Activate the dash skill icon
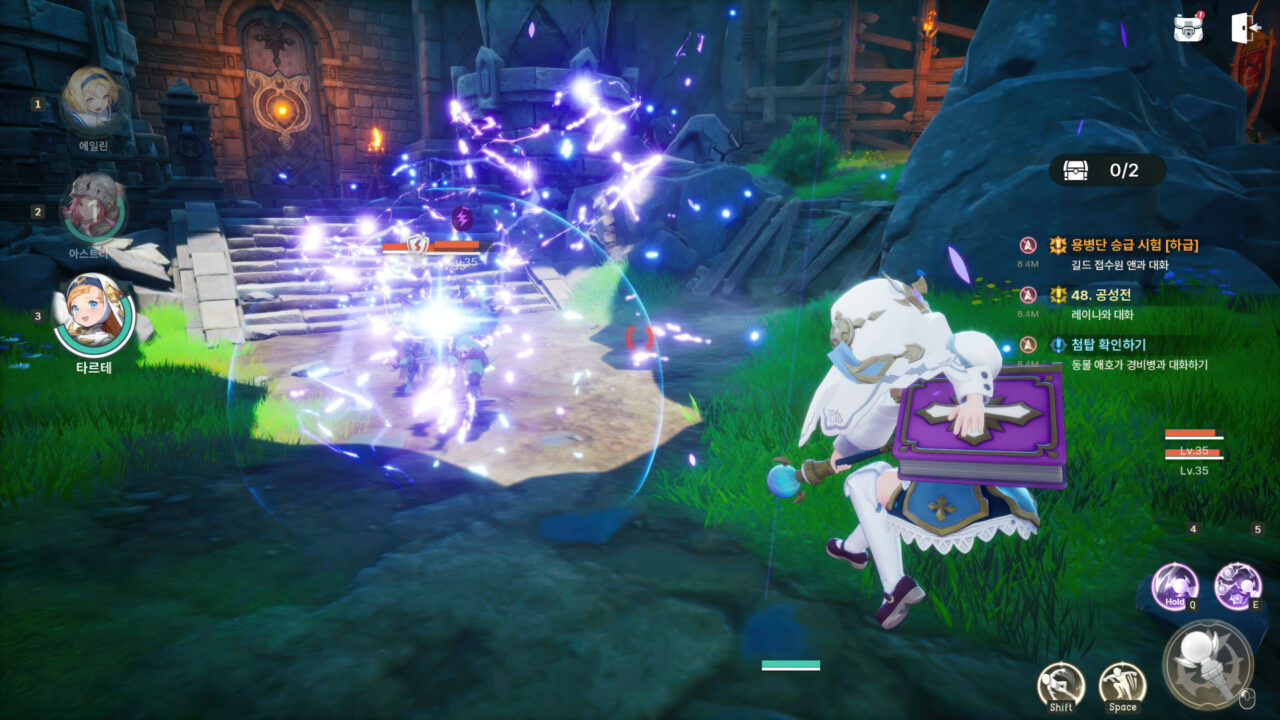The height and width of the screenshot is (720, 1280). coord(1061,685)
